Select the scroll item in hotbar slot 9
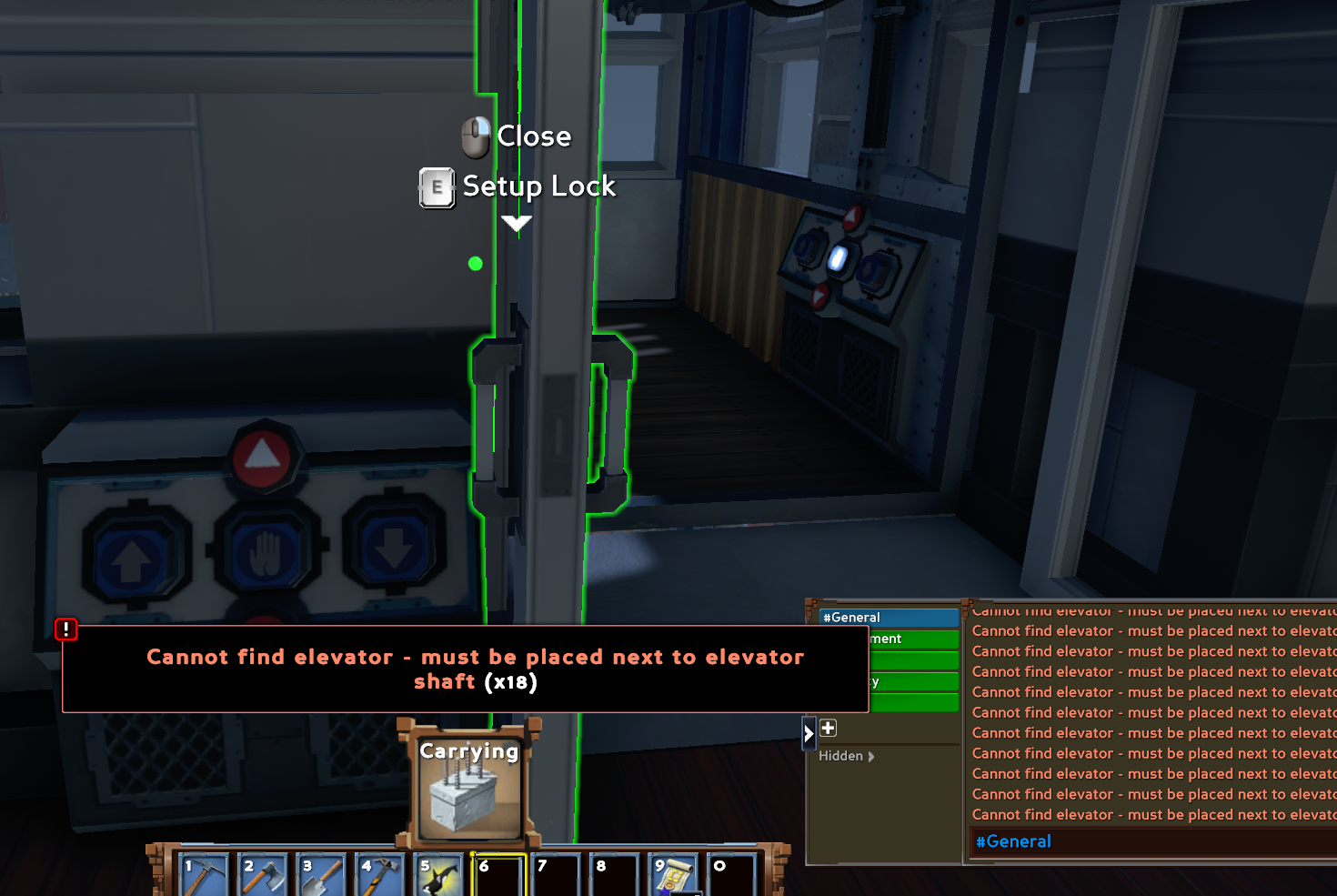This screenshot has height=896, width=1337. click(673, 873)
